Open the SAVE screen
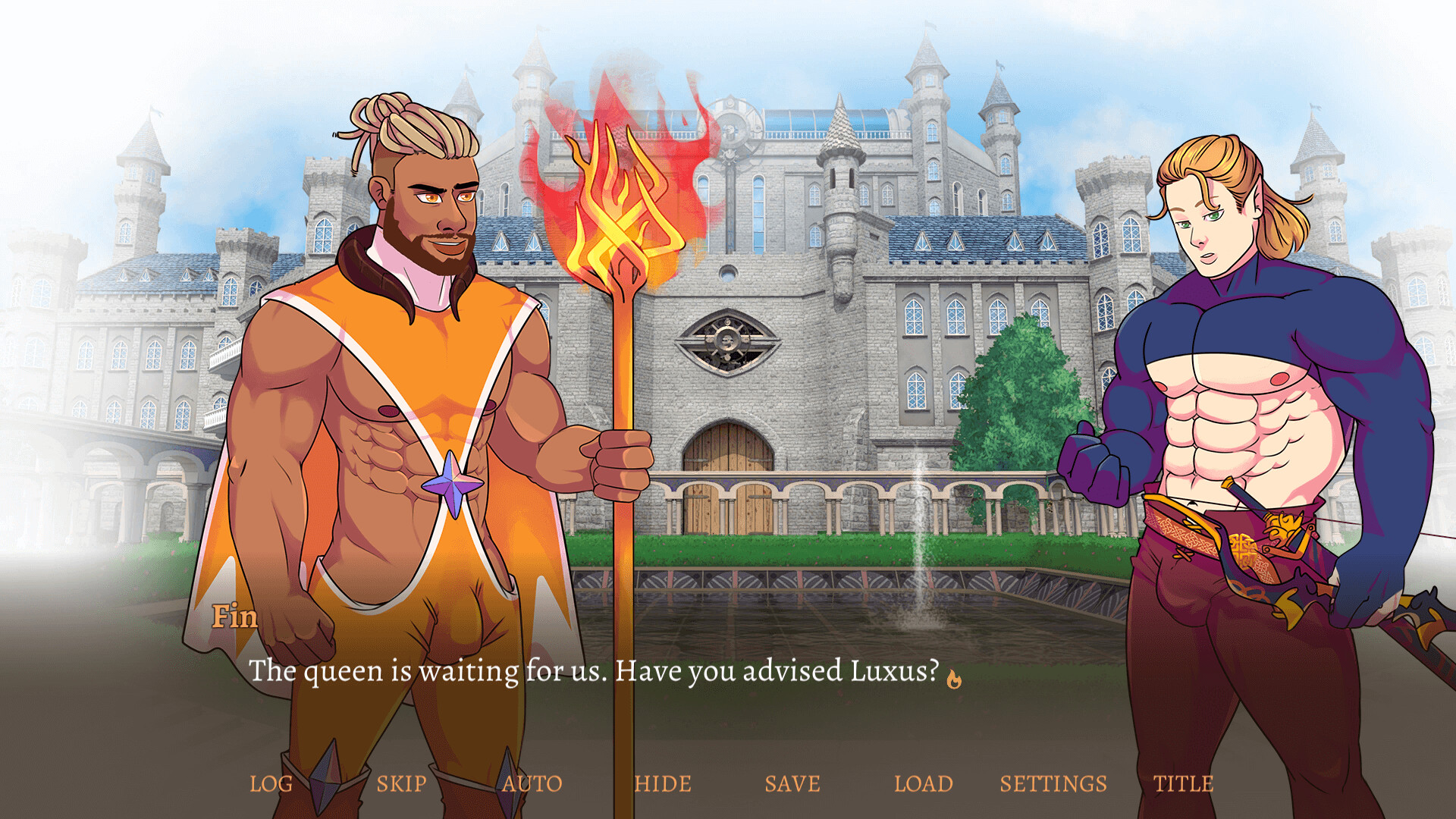Screen dimensions: 1456x819 tap(793, 784)
